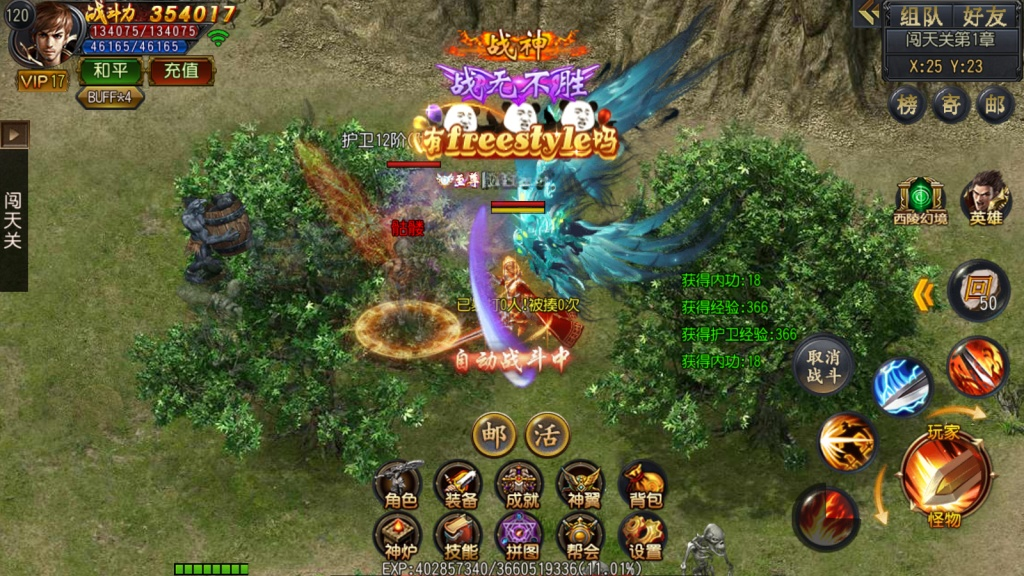Open the 成就 achievements menu

pyautogui.click(x=519, y=486)
